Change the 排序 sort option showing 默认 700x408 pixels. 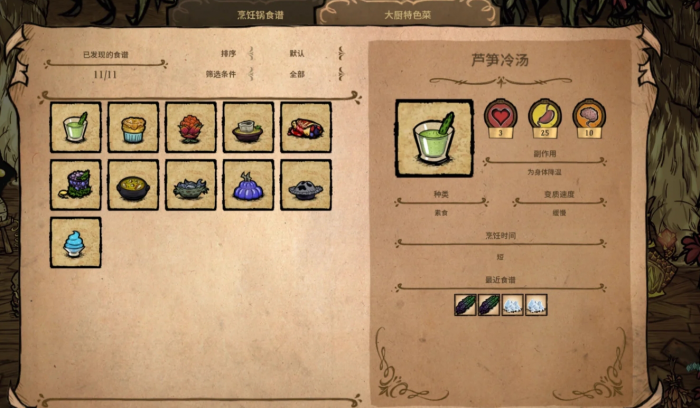point(296,53)
